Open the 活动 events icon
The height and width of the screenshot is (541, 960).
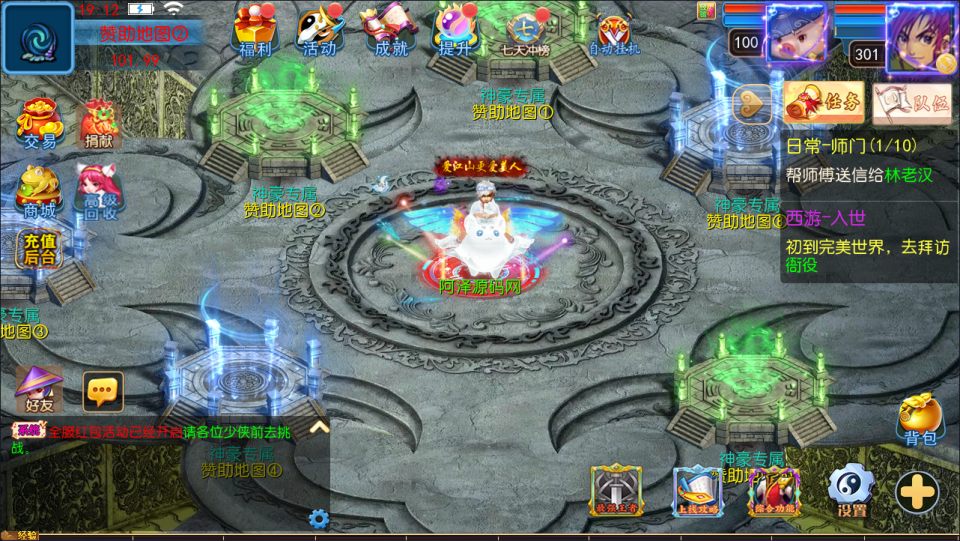319,30
